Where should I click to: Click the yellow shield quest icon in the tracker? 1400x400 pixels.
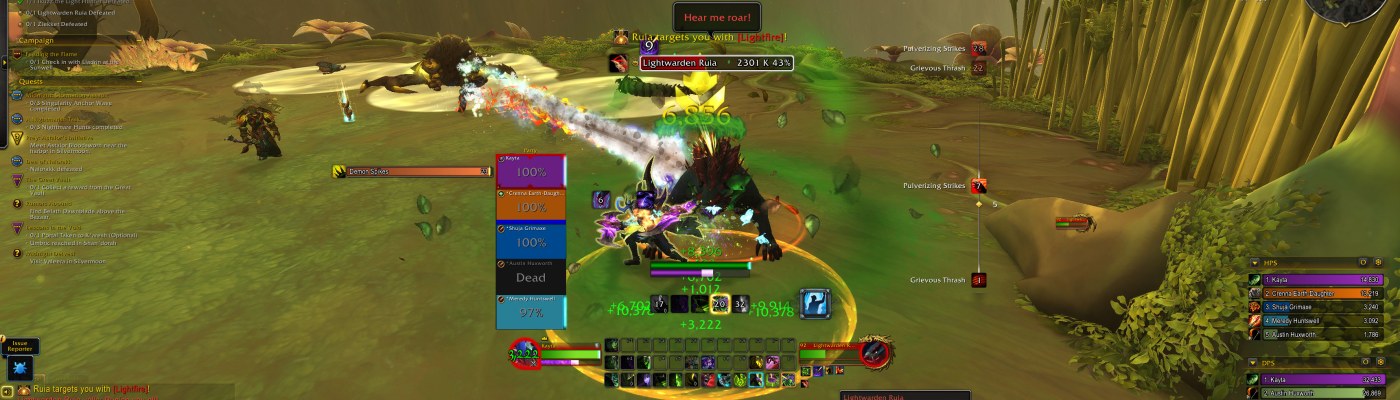[17, 138]
